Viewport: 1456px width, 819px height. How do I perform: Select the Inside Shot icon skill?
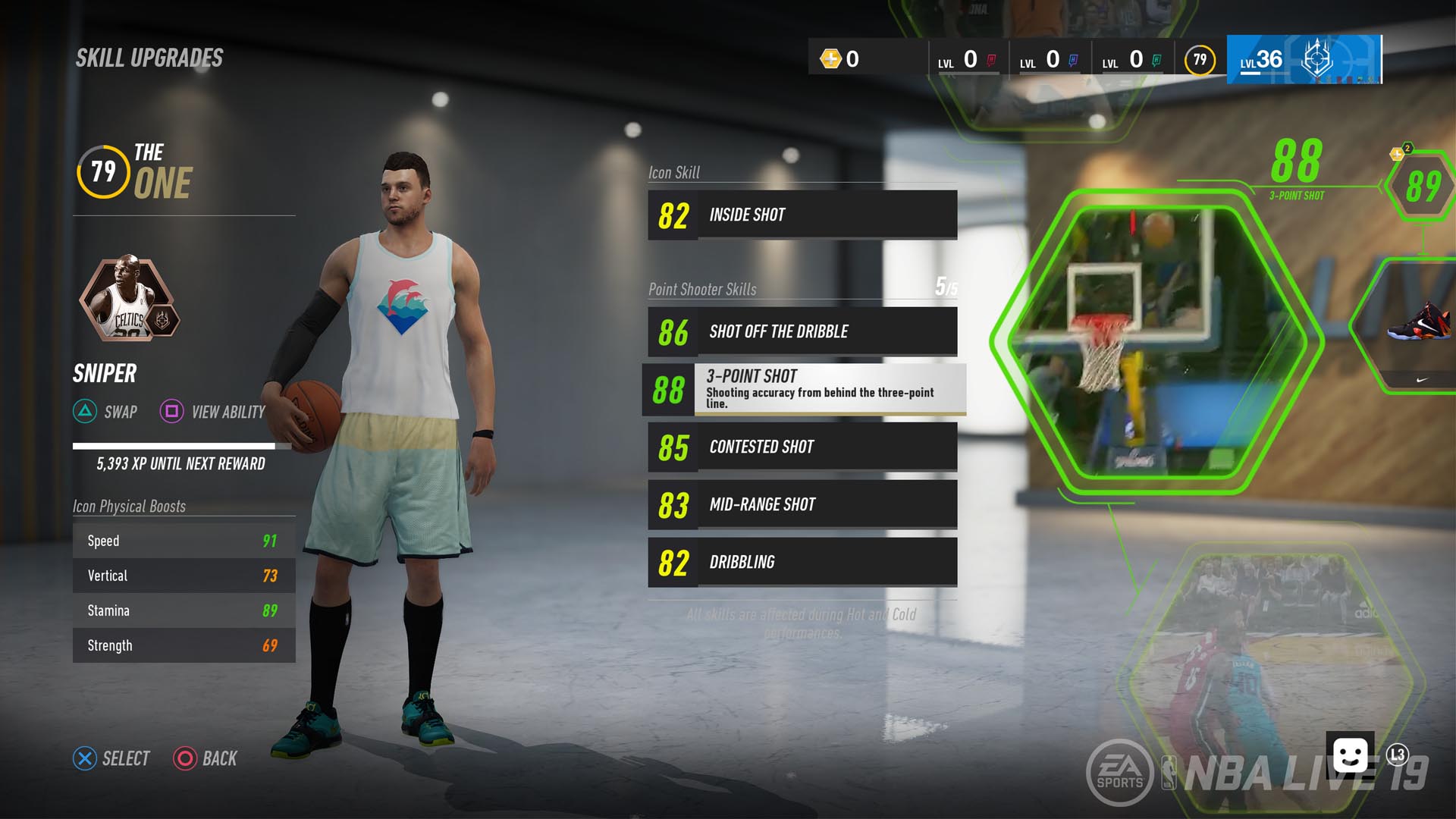[801, 215]
